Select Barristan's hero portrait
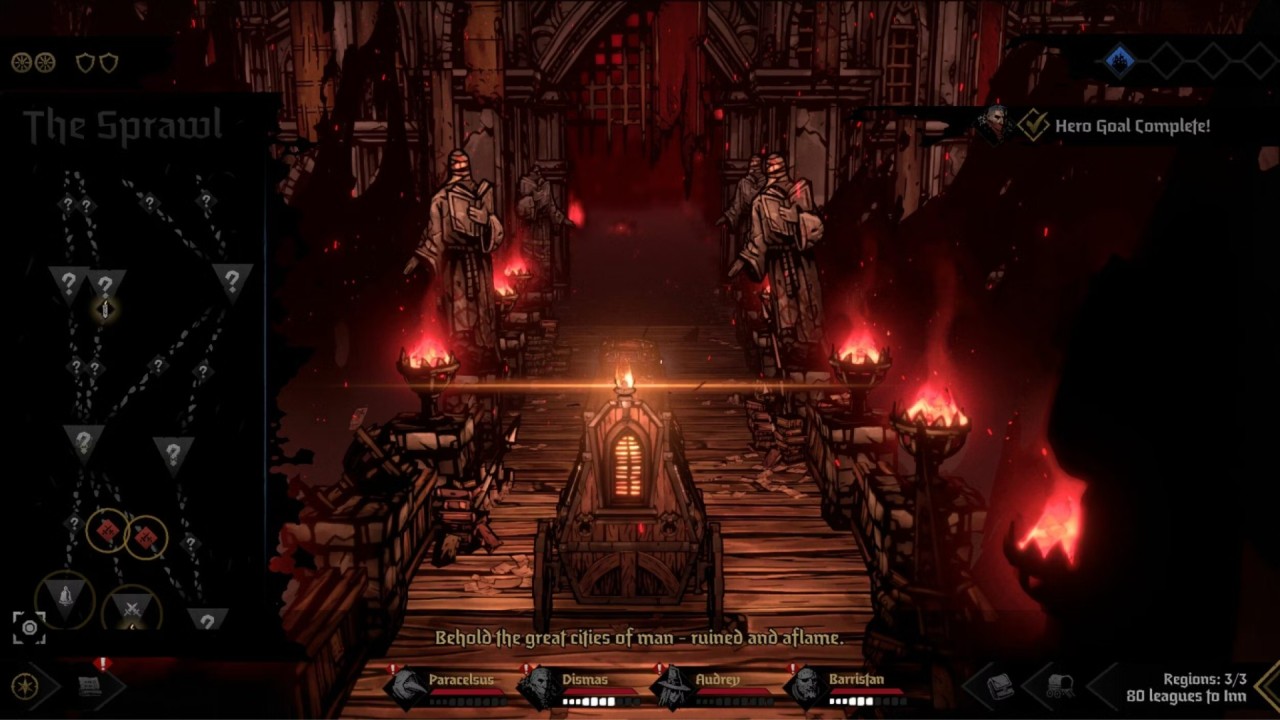 tap(804, 688)
